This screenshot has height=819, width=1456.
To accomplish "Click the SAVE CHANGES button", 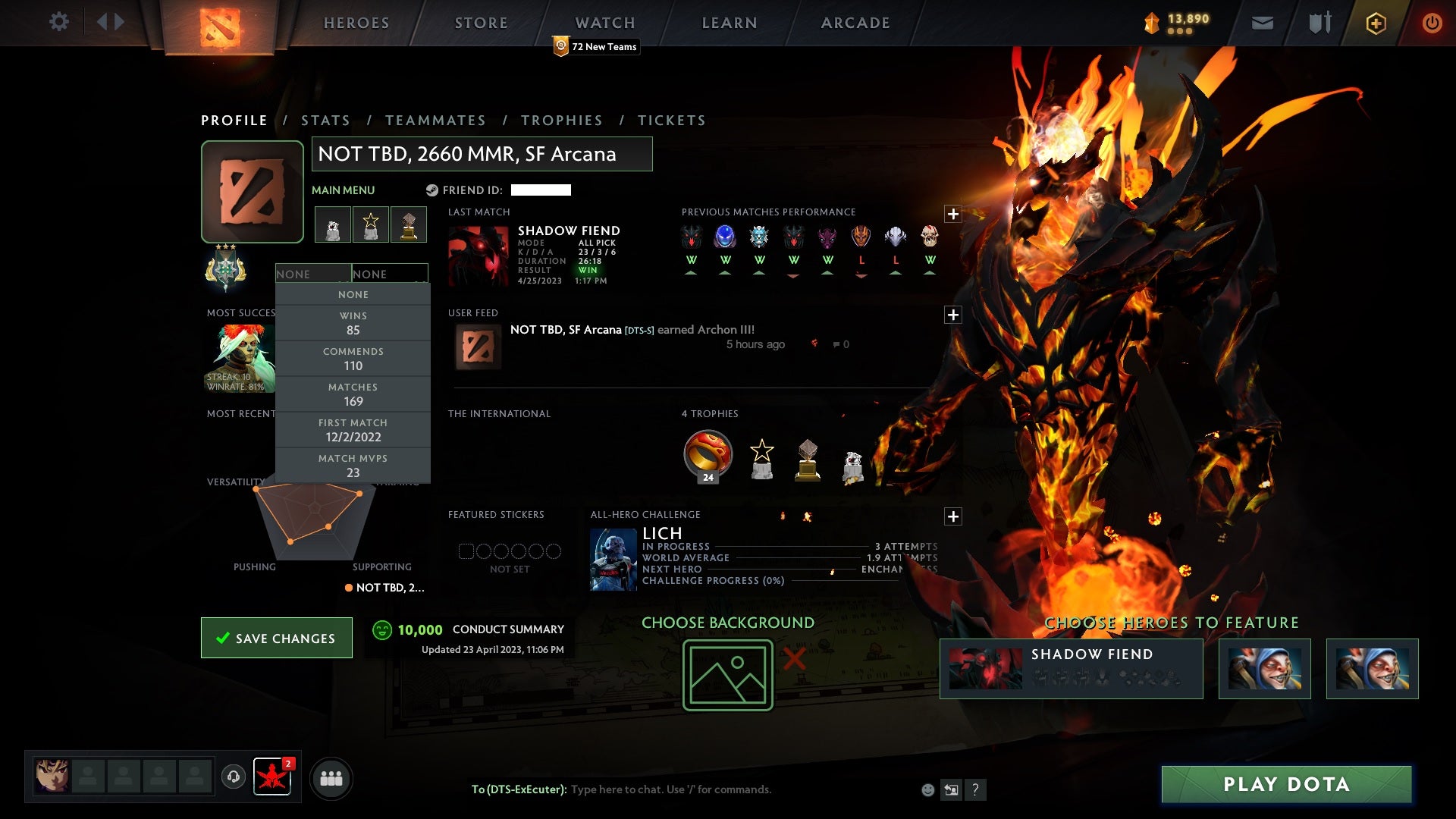I will (x=276, y=638).
